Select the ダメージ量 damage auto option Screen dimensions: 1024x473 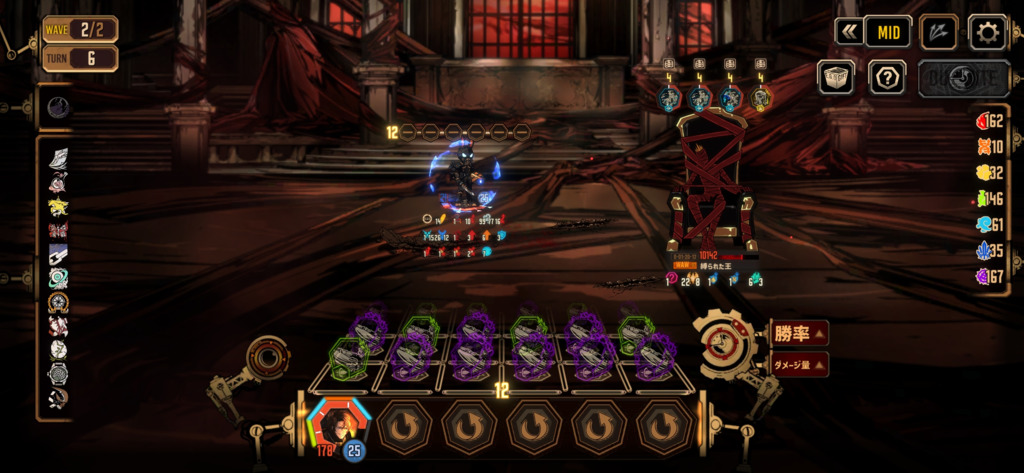click(799, 365)
